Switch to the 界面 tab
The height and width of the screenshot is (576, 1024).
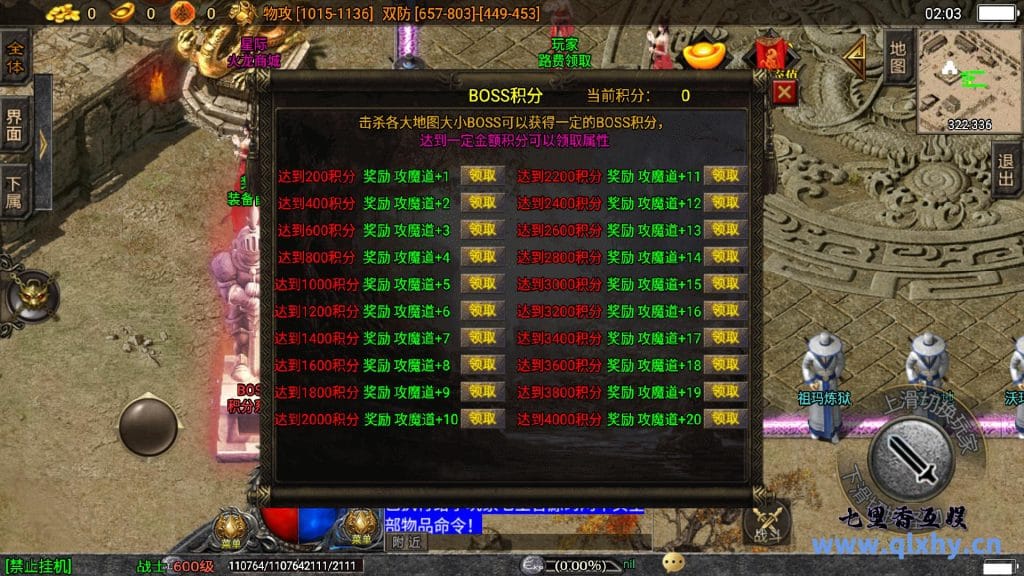point(14,126)
